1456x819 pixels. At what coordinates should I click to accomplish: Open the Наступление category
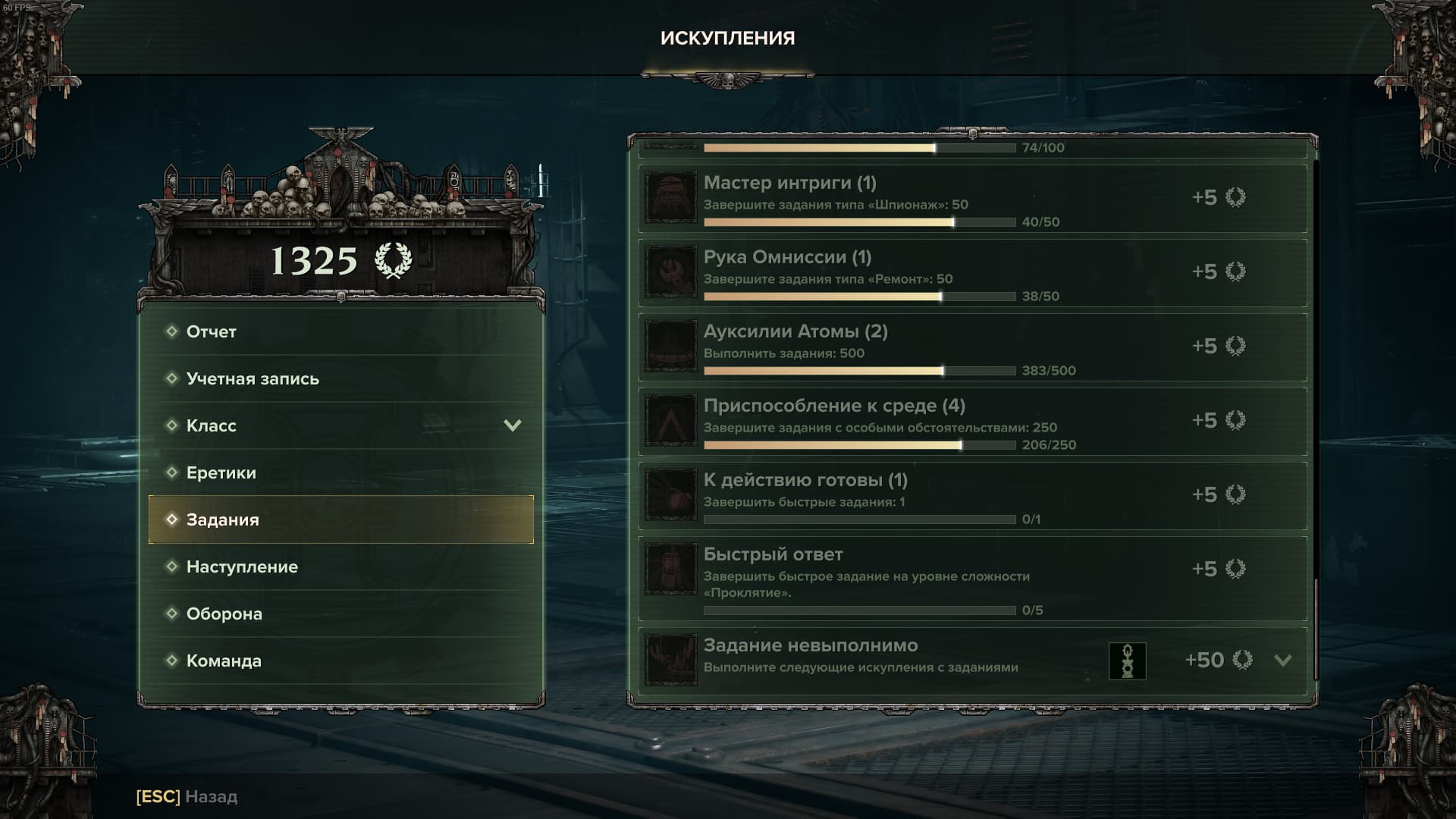coord(340,566)
